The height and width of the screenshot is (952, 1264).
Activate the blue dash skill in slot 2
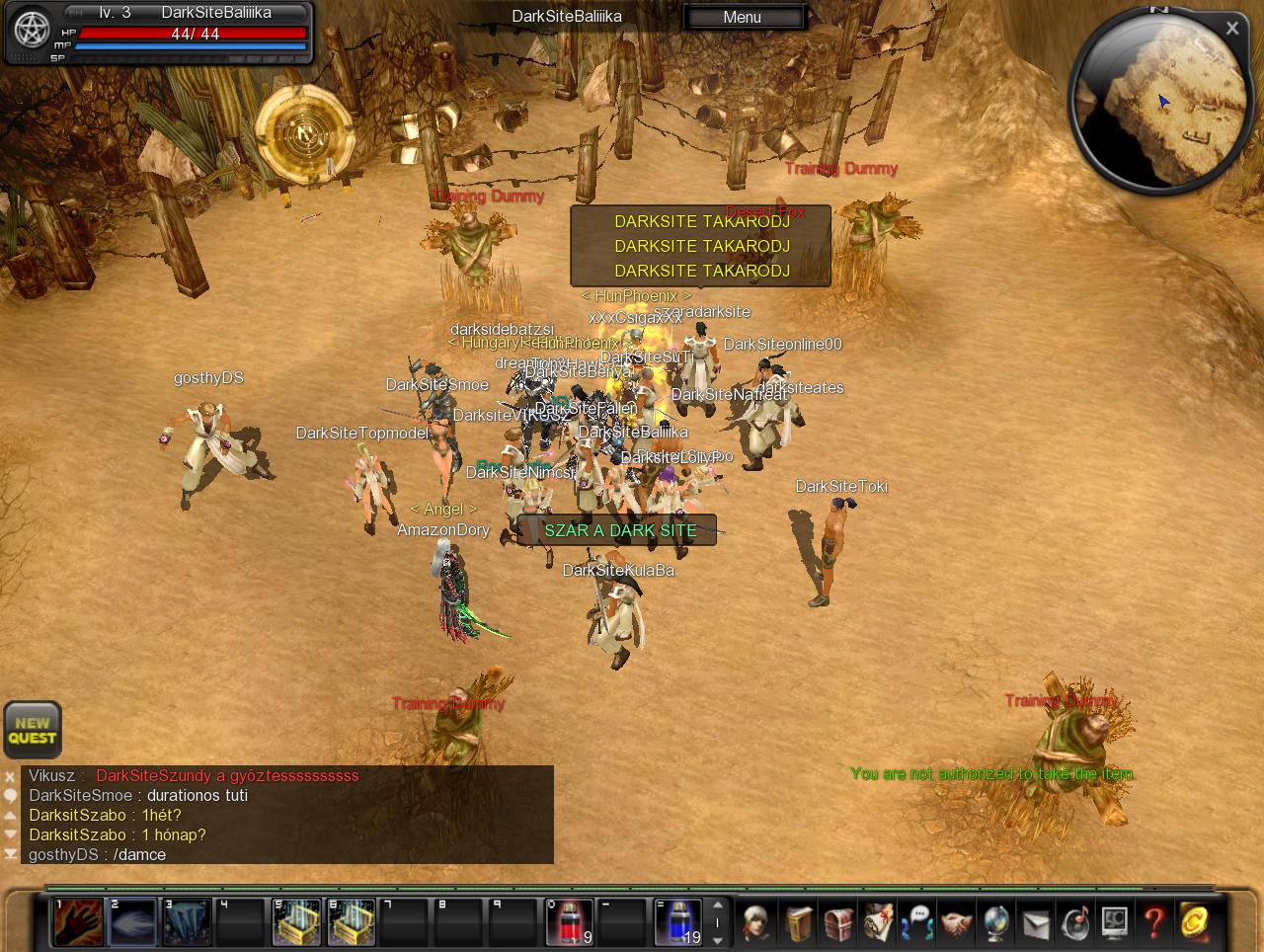(x=133, y=922)
